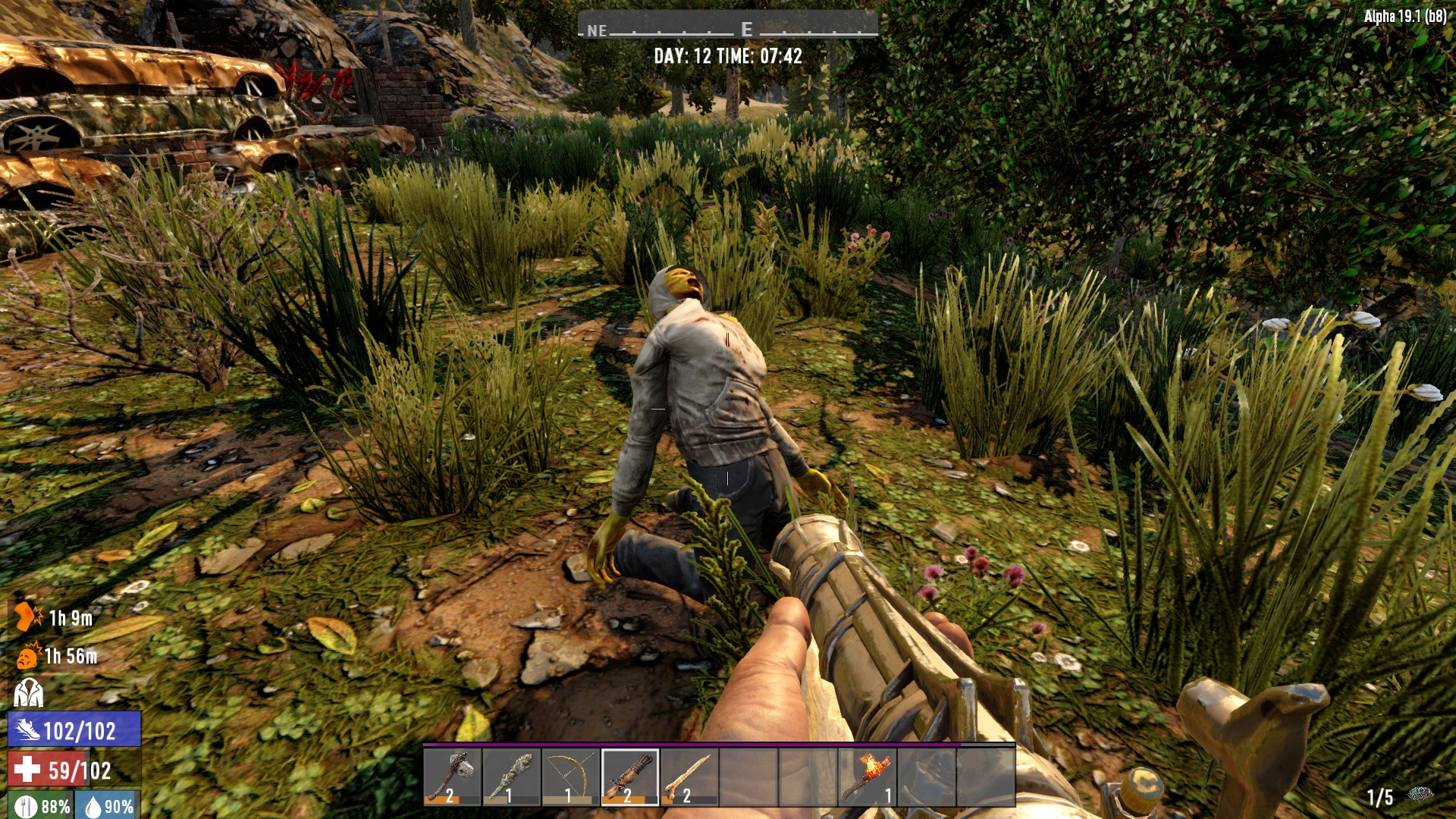Image resolution: width=1456 pixels, height=819 pixels.
Task: Click the sprained leg debuff icon
Action: point(28,617)
